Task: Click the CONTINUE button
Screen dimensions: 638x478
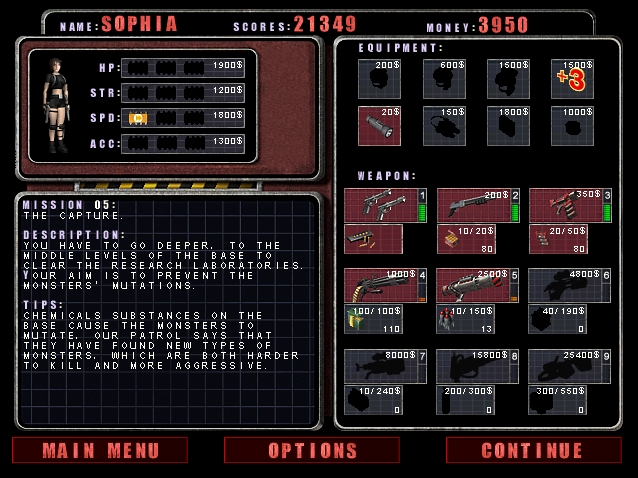Action: (531, 450)
